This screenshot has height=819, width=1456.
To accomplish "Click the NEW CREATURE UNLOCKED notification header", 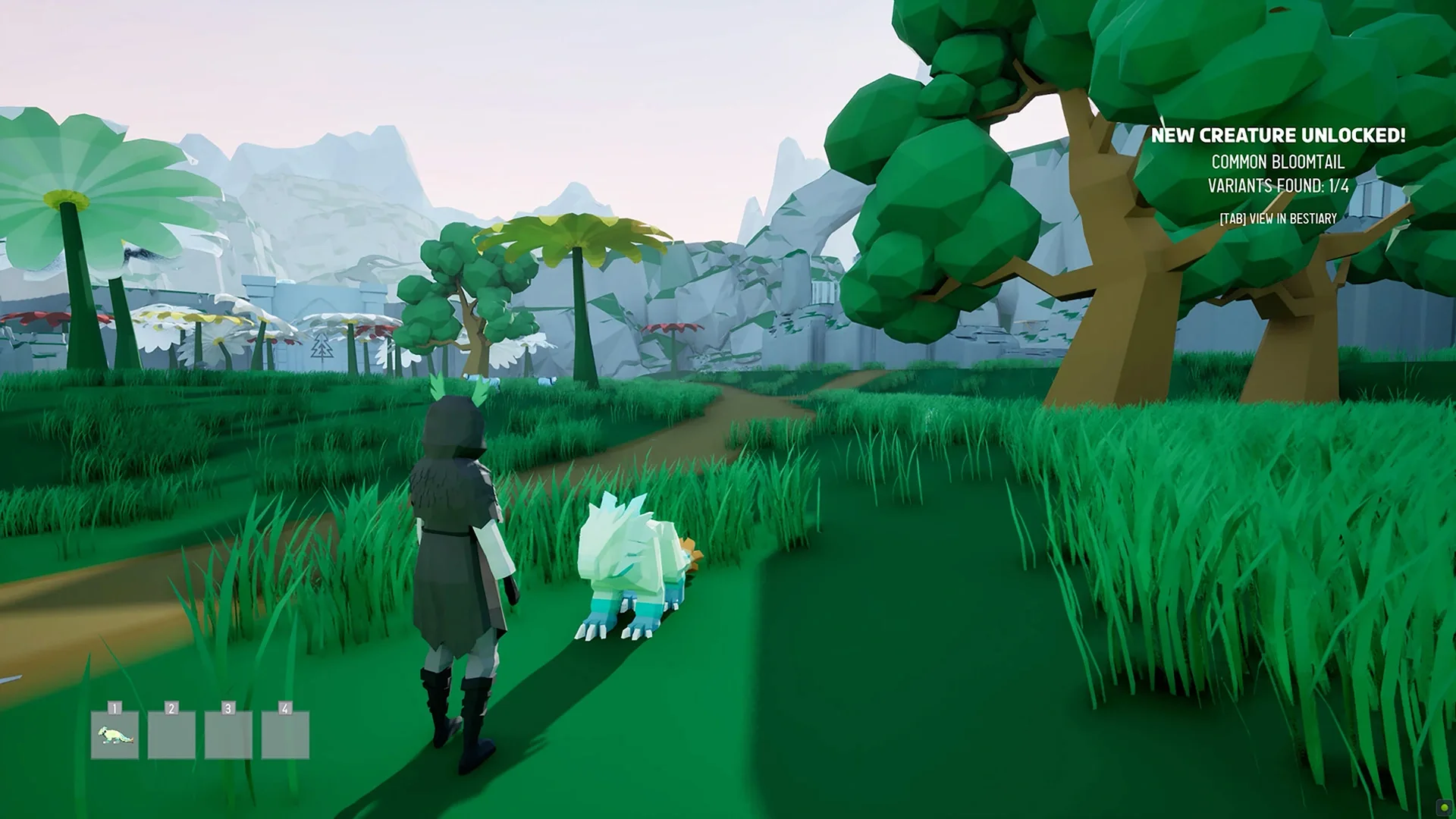I will pyautogui.click(x=1280, y=136).
